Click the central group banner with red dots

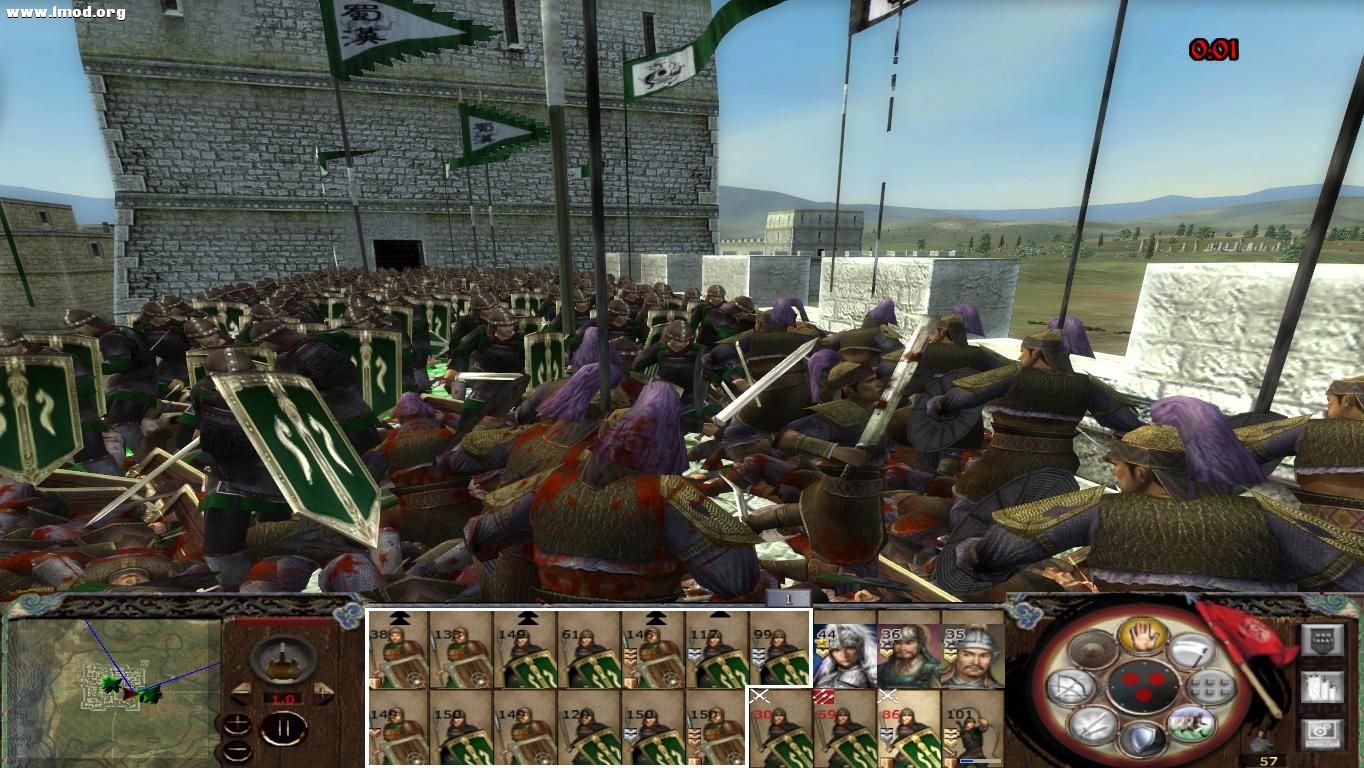pos(1145,686)
